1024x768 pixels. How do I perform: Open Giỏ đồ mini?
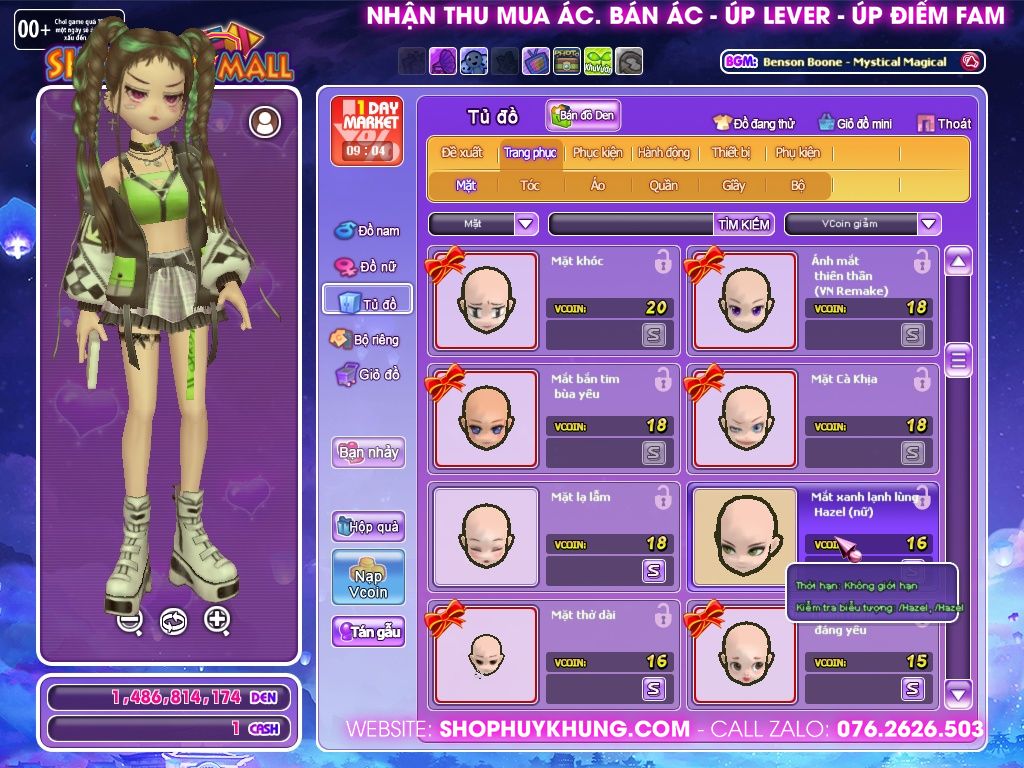pyautogui.click(x=856, y=124)
